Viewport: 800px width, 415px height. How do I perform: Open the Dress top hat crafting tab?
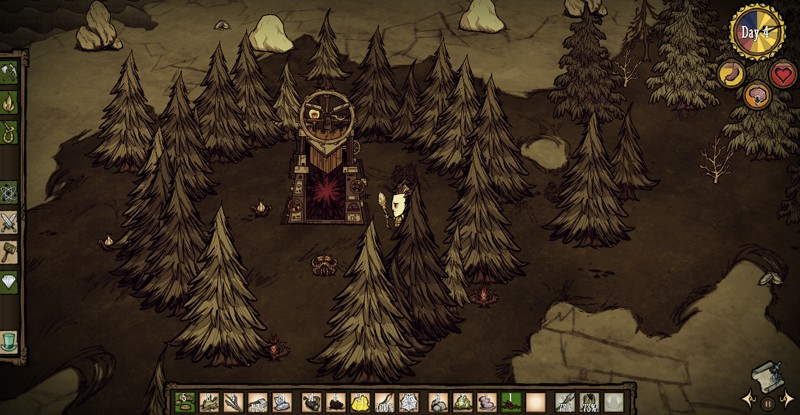click(10, 340)
